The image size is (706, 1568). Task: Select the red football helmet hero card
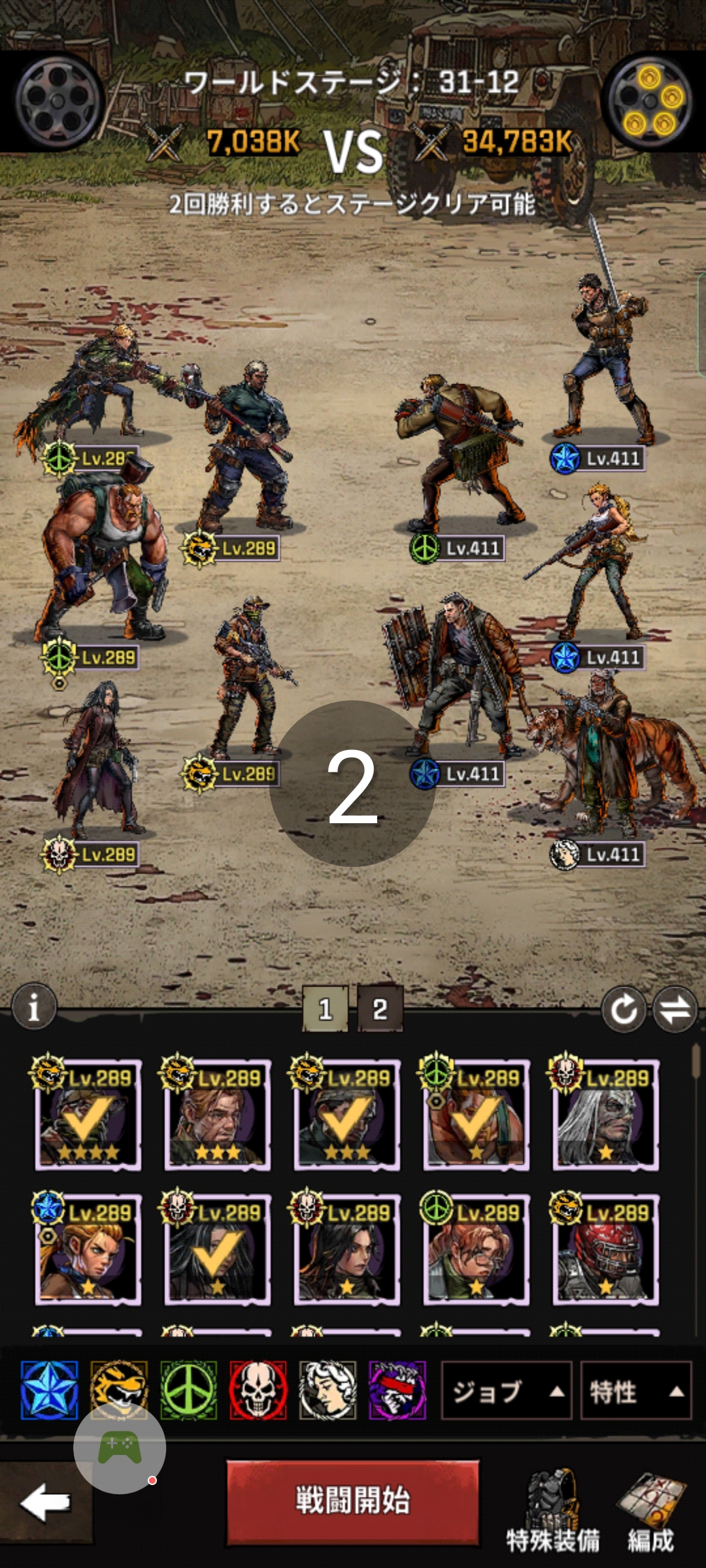pyautogui.click(x=605, y=1249)
